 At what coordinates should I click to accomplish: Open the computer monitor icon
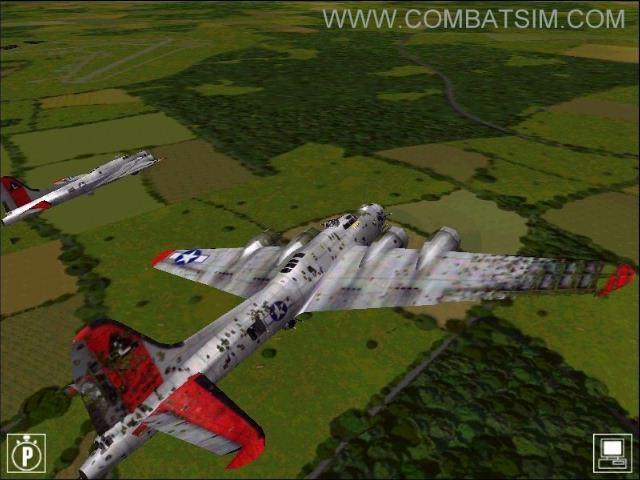click(612, 452)
